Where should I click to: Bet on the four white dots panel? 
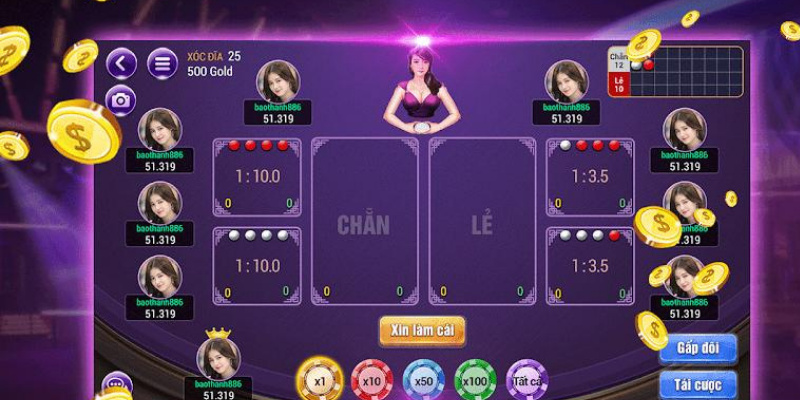(x=257, y=266)
